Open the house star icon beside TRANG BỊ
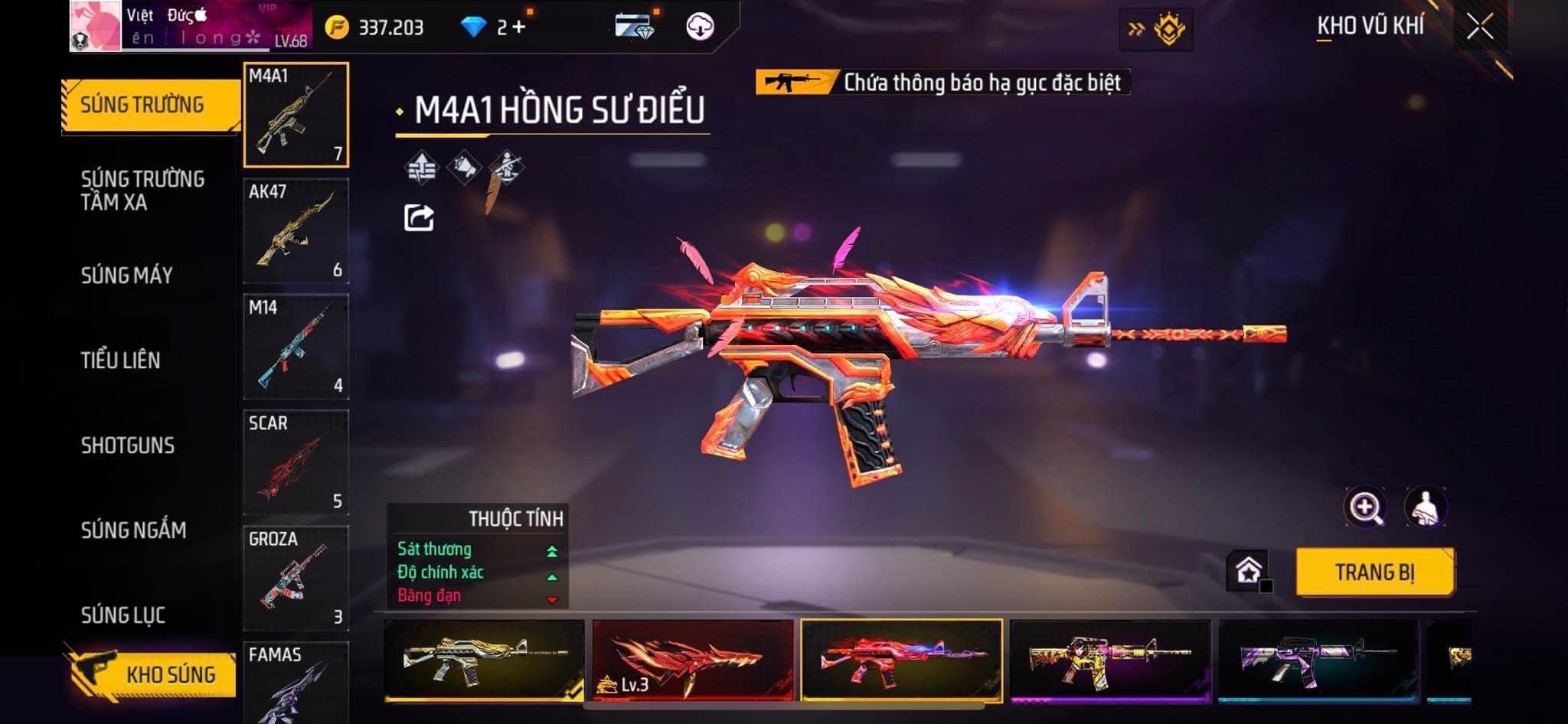The height and width of the screenshot is (724, 1568). (x=1248, y=571)
